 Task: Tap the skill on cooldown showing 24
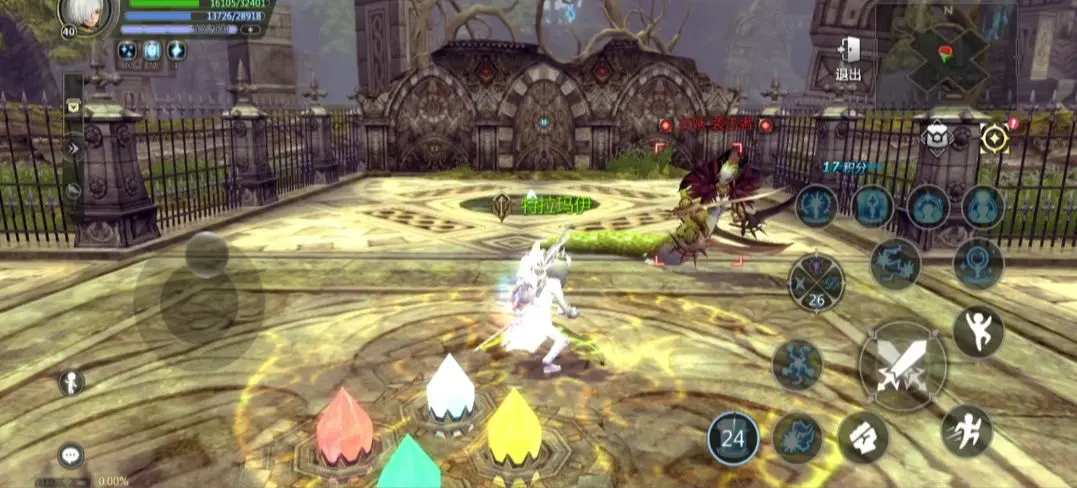pyautogui.click(x=733, y=438)
